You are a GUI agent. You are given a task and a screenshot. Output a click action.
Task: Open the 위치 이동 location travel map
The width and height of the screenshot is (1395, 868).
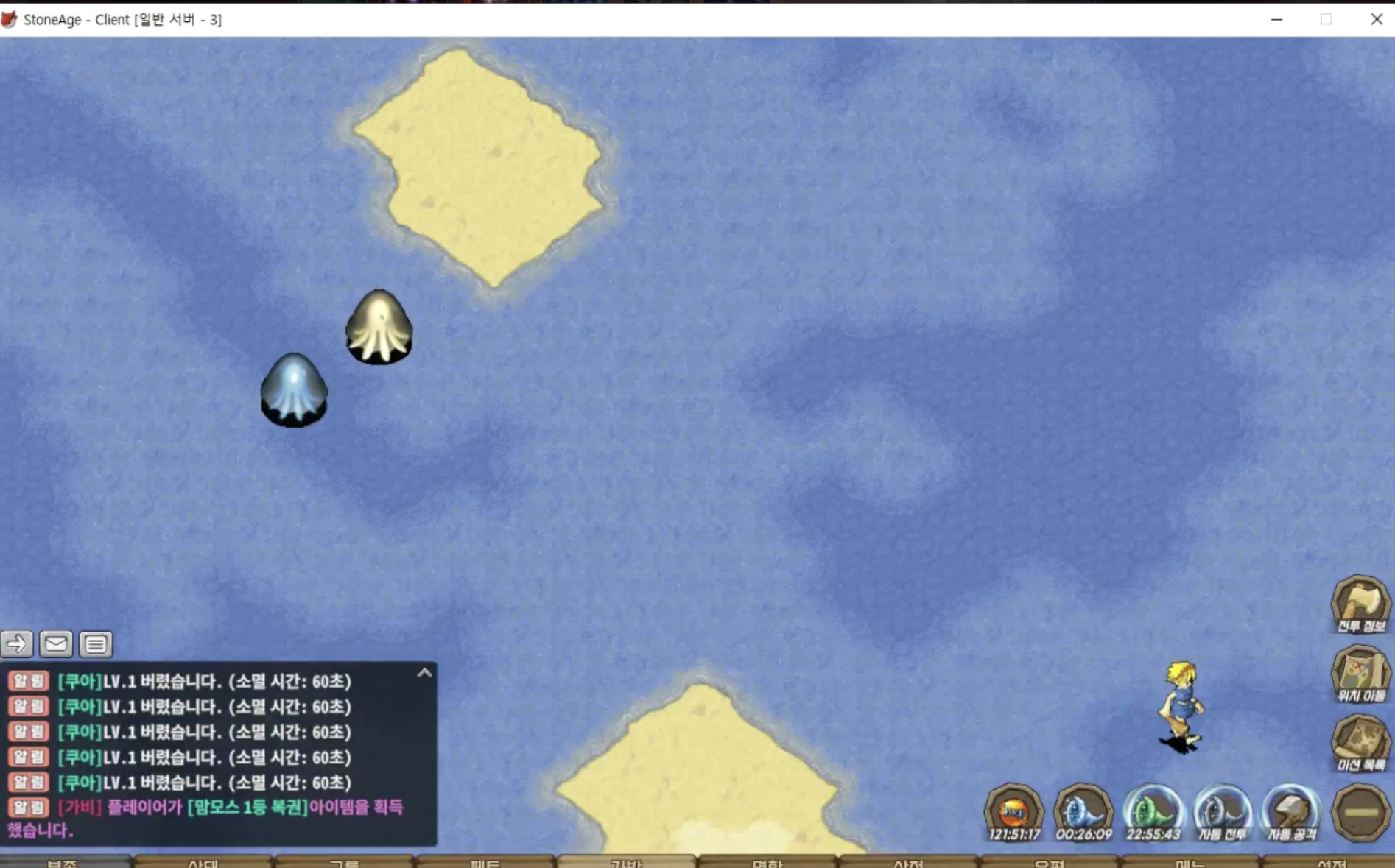(x=1360, y=673)
